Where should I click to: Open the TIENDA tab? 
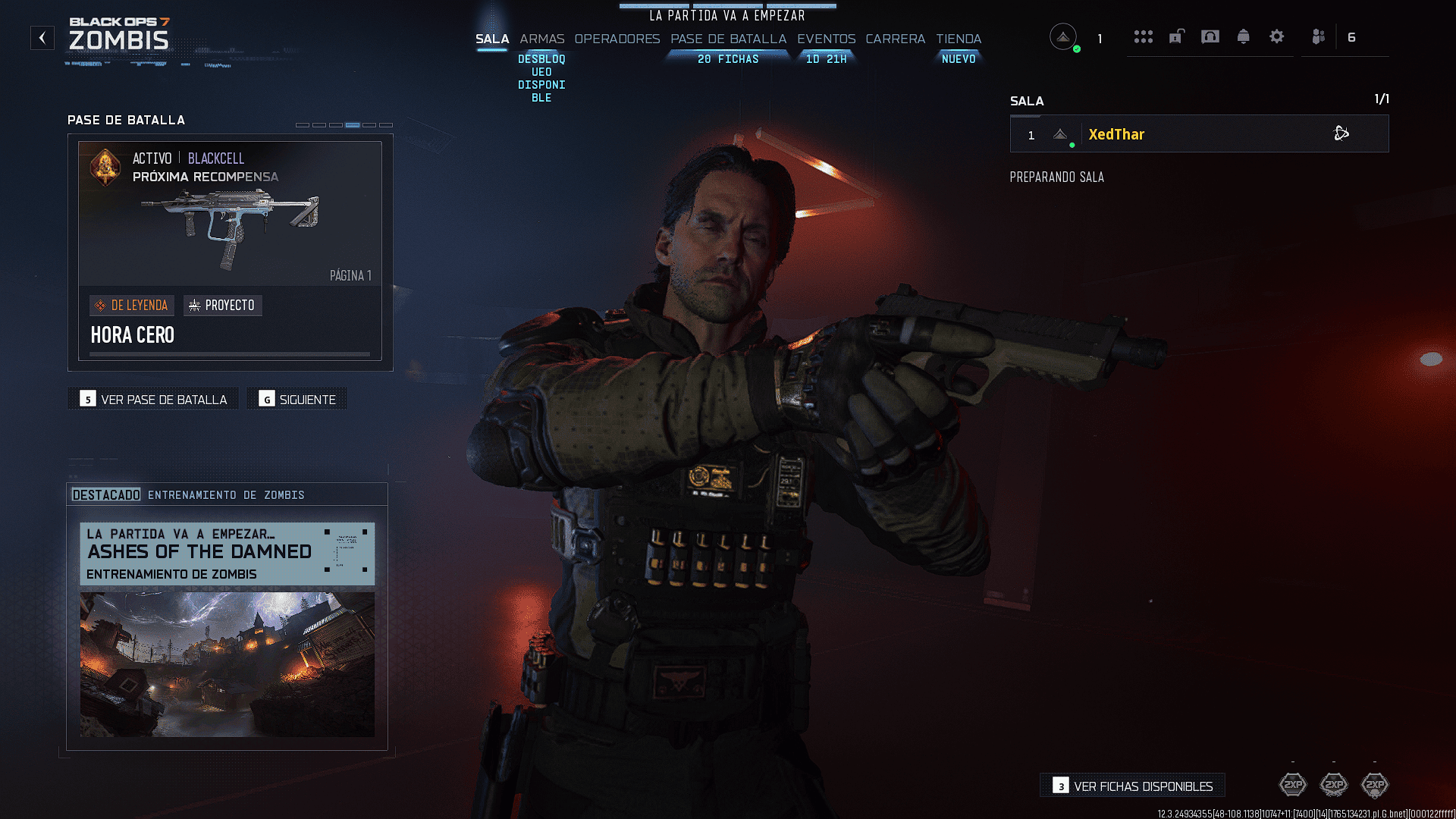(958, 39)
